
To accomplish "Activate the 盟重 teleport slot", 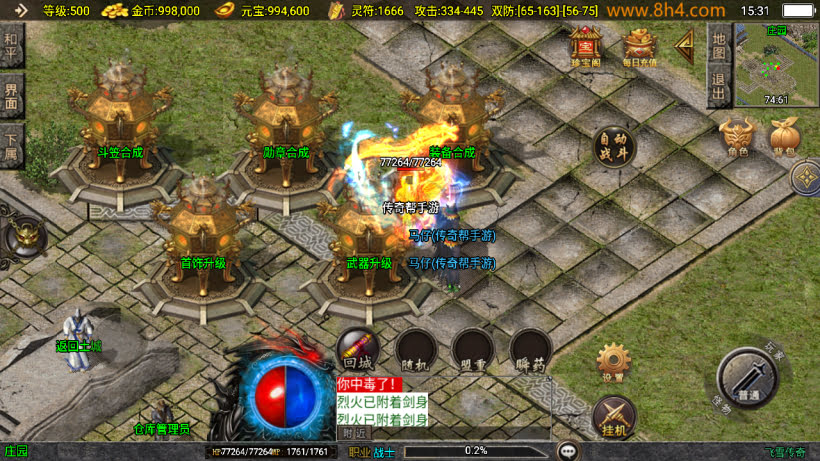I will tap(472, 349).
